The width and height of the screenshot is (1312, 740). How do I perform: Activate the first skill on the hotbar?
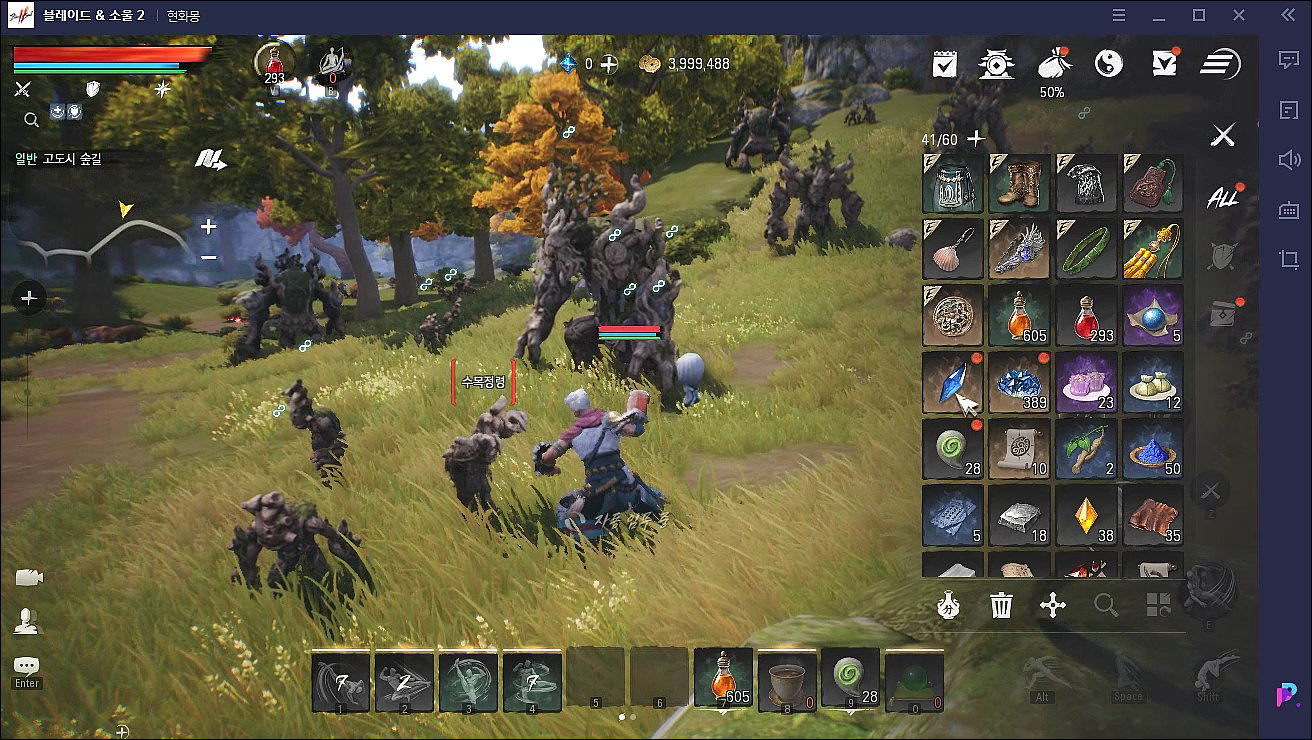(341, 680)
